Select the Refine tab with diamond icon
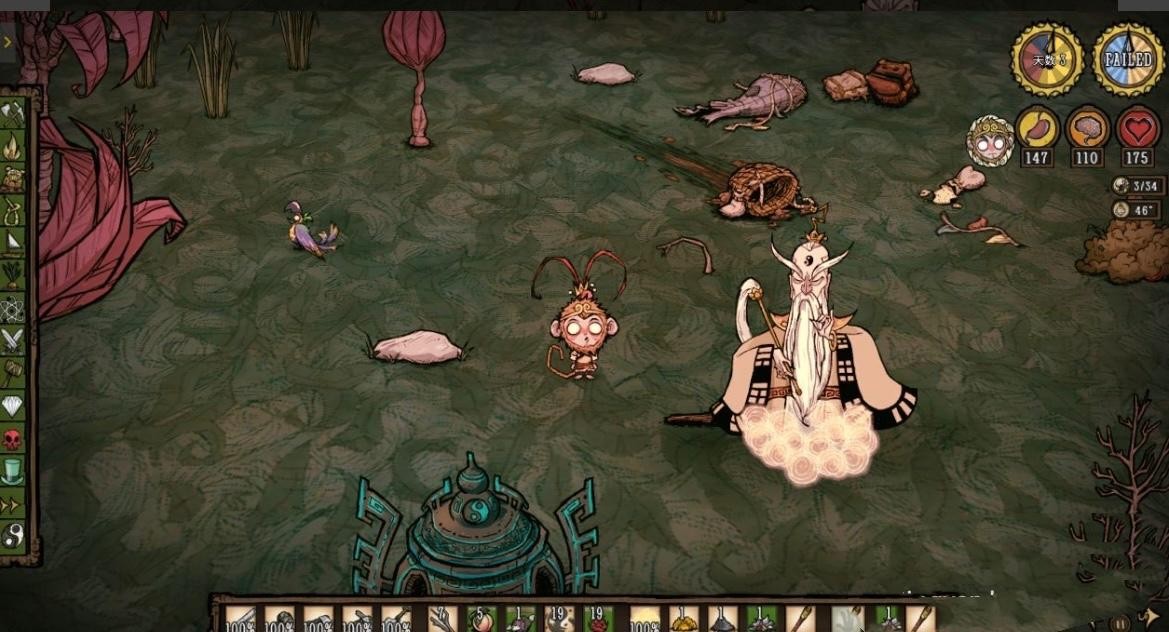Screen dimensions: 1169x632 [14, 405]
